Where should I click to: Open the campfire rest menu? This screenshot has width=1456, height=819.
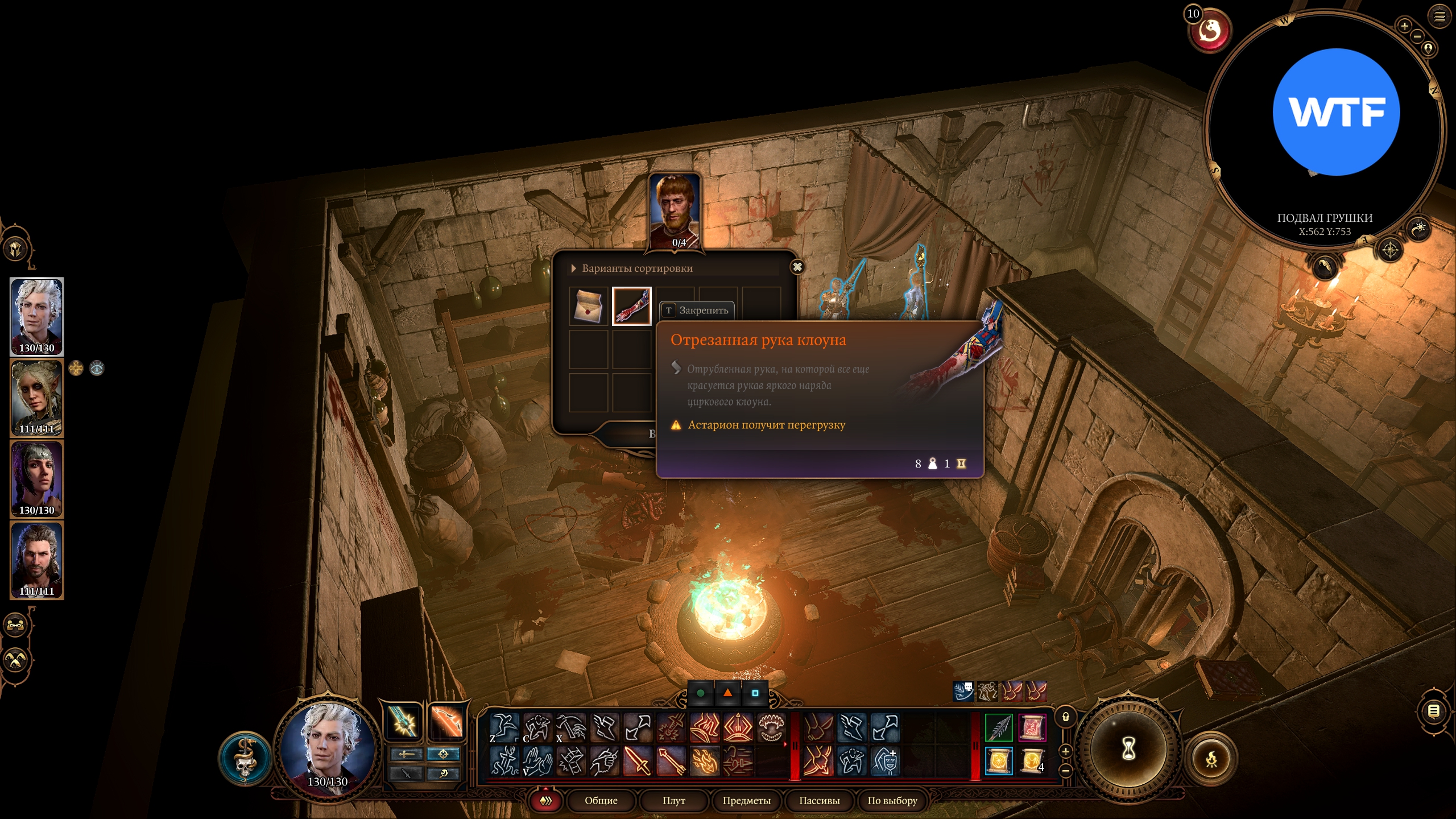1211,759
